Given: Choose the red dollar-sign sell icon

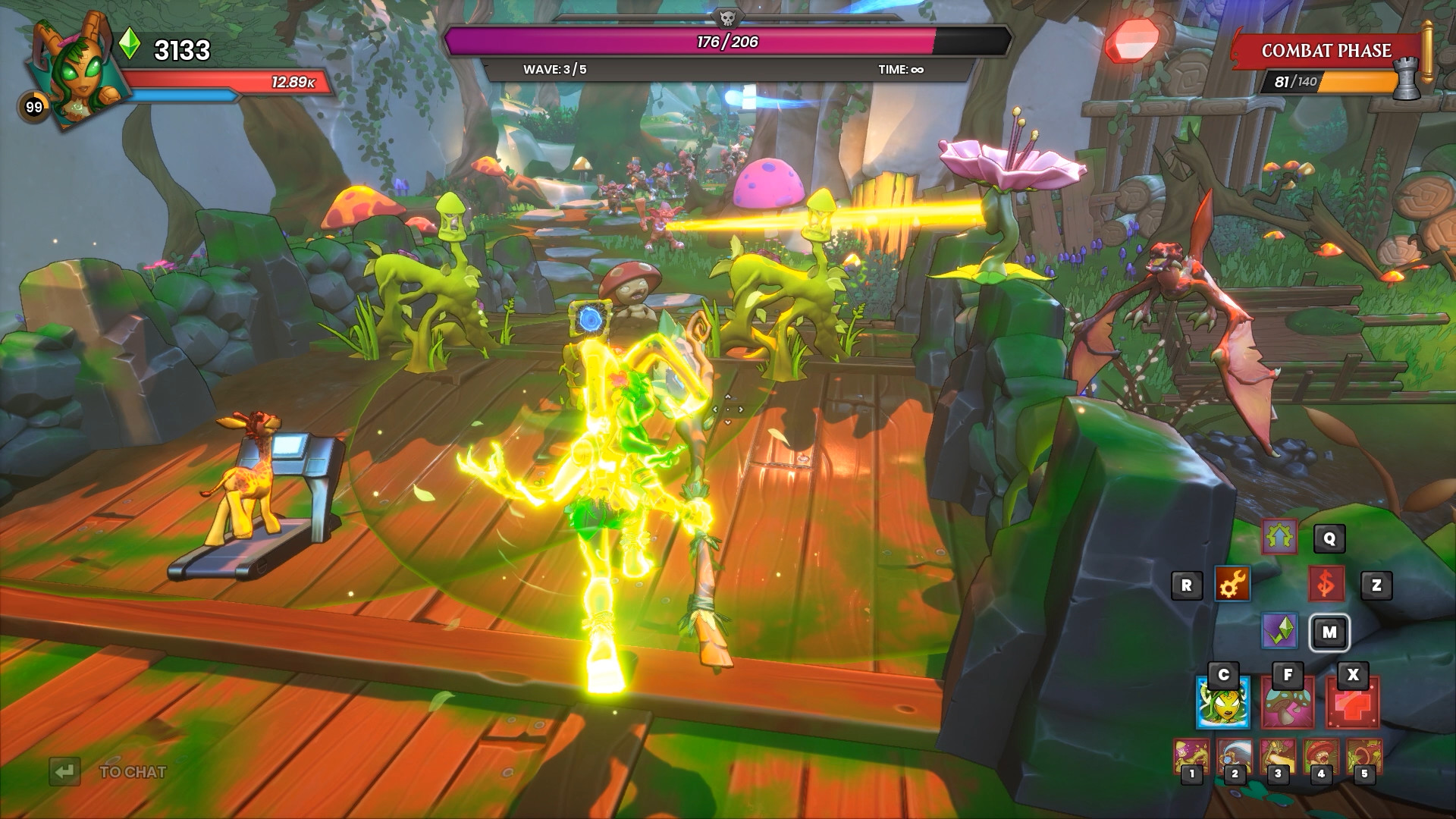Looking at the screenshot, I should point(1326,585).
